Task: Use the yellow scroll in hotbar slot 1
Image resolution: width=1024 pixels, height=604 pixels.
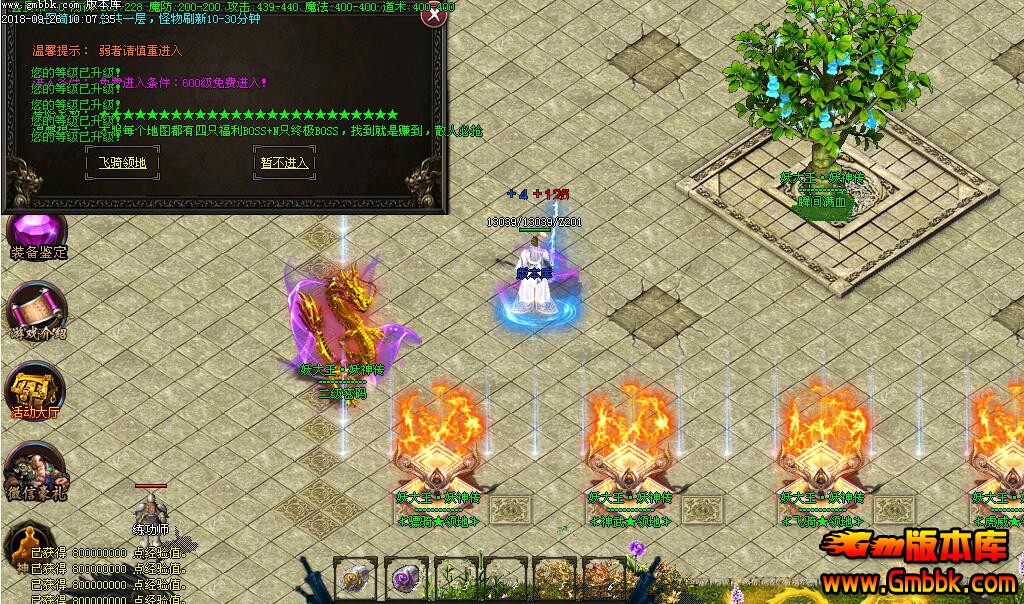Action: click(354, 577)
